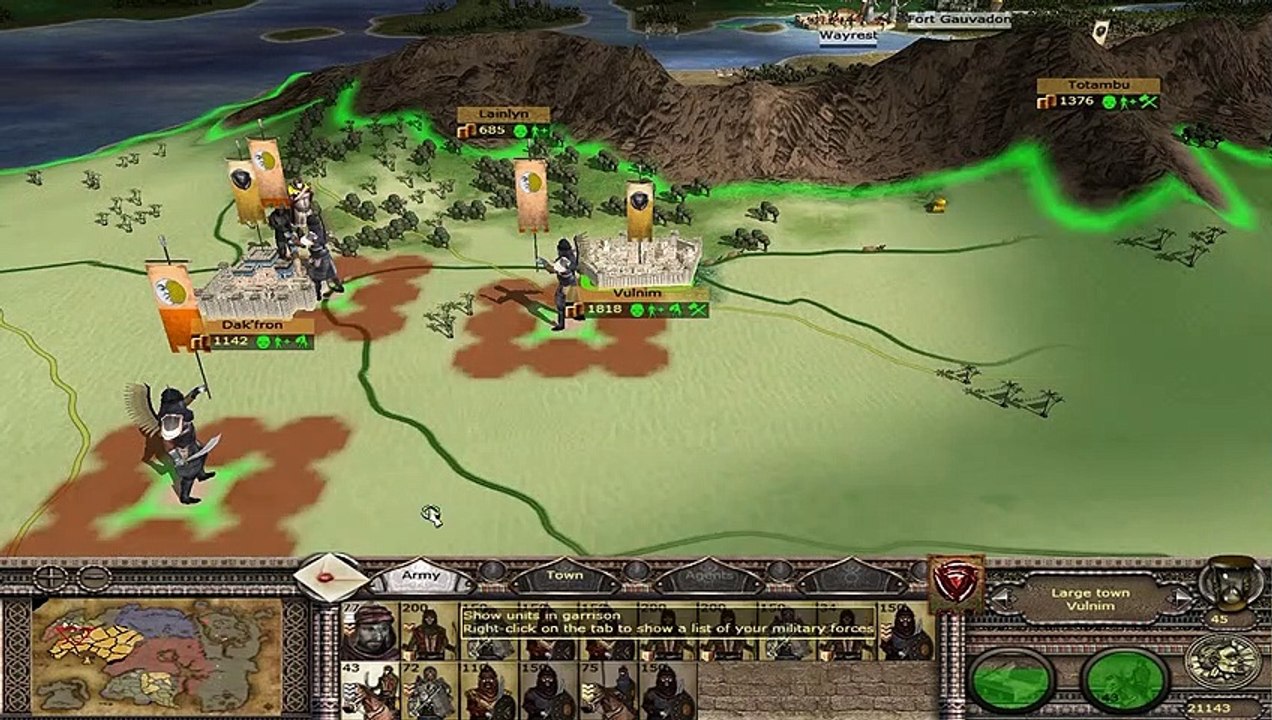This screenshot has height=720, width=1272.
Task: Open the red faction shield overview
Action: coord(956,582)
